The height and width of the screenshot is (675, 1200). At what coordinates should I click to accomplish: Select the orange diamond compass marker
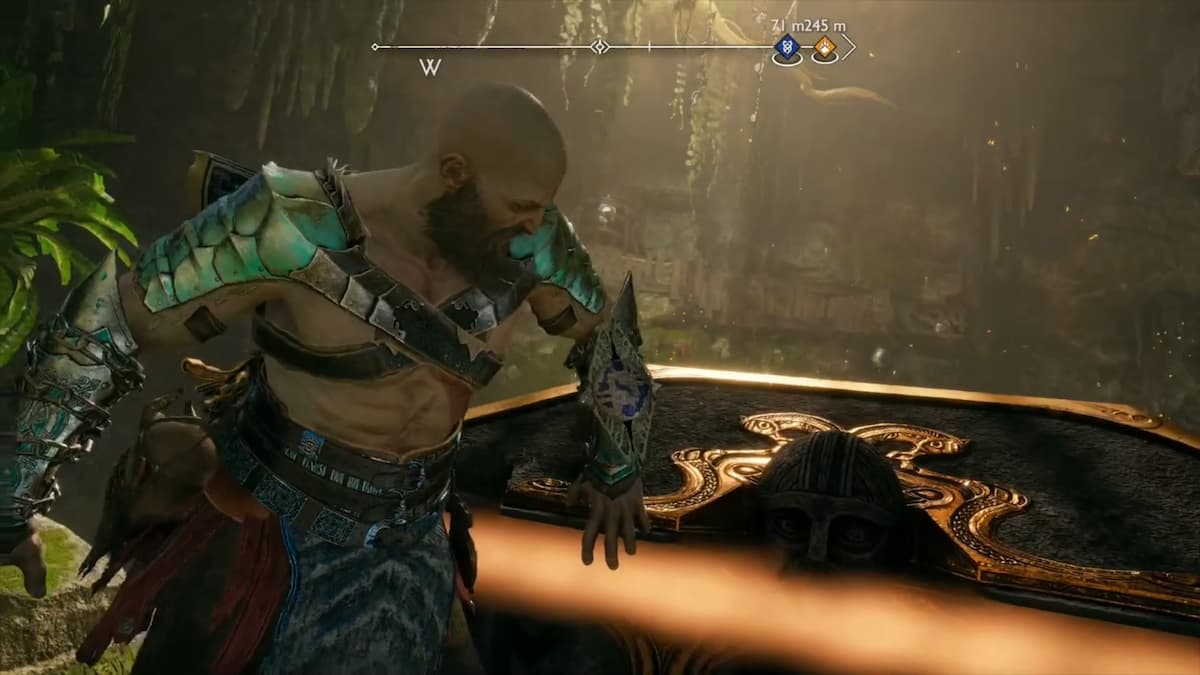pos(824,46)
